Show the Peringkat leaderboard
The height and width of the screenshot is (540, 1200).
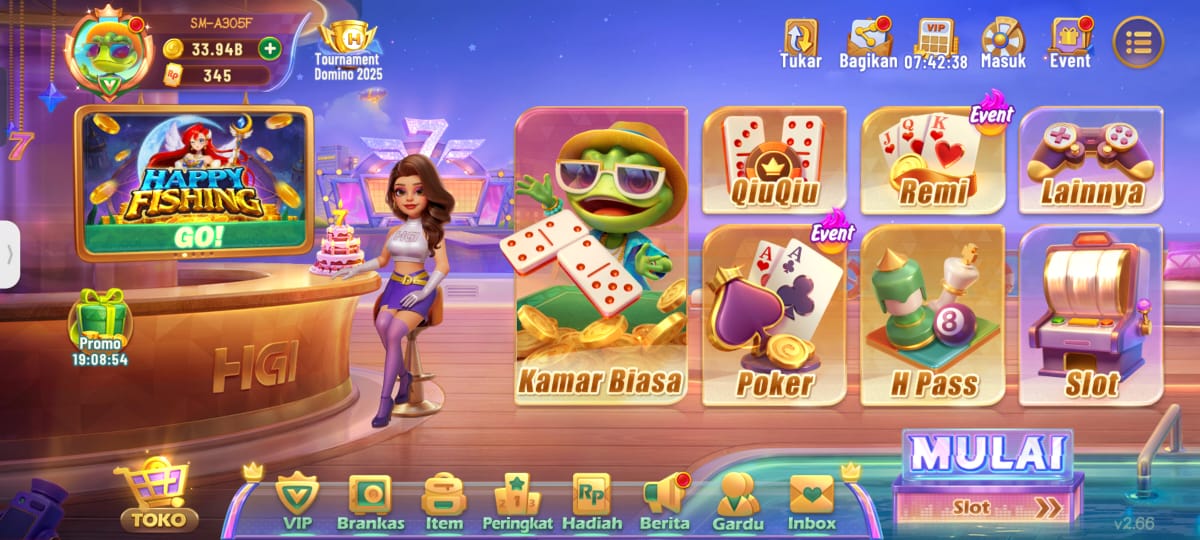point(517,502)
